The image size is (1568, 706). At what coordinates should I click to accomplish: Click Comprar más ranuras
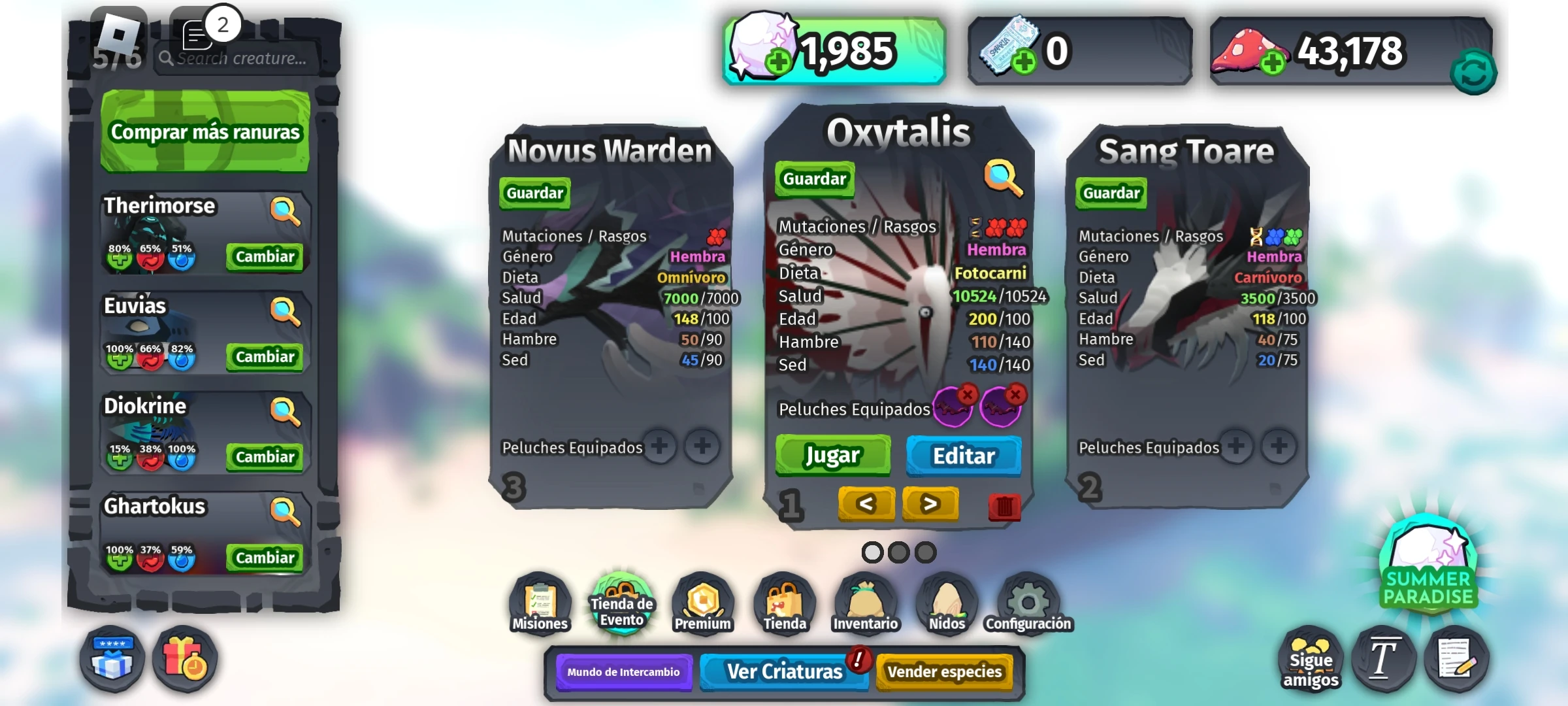pos(204,131)
